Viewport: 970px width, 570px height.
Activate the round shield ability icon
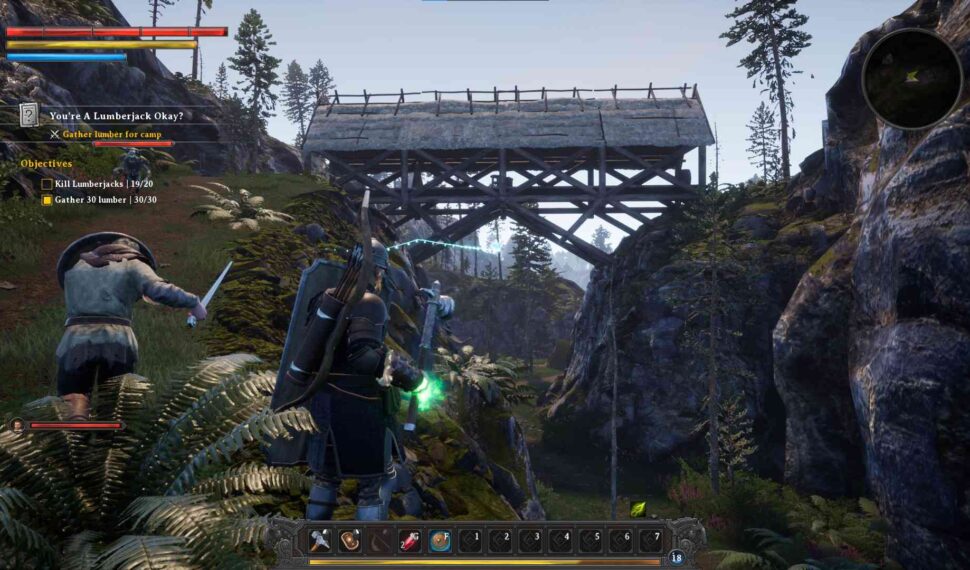click(440, 541)
